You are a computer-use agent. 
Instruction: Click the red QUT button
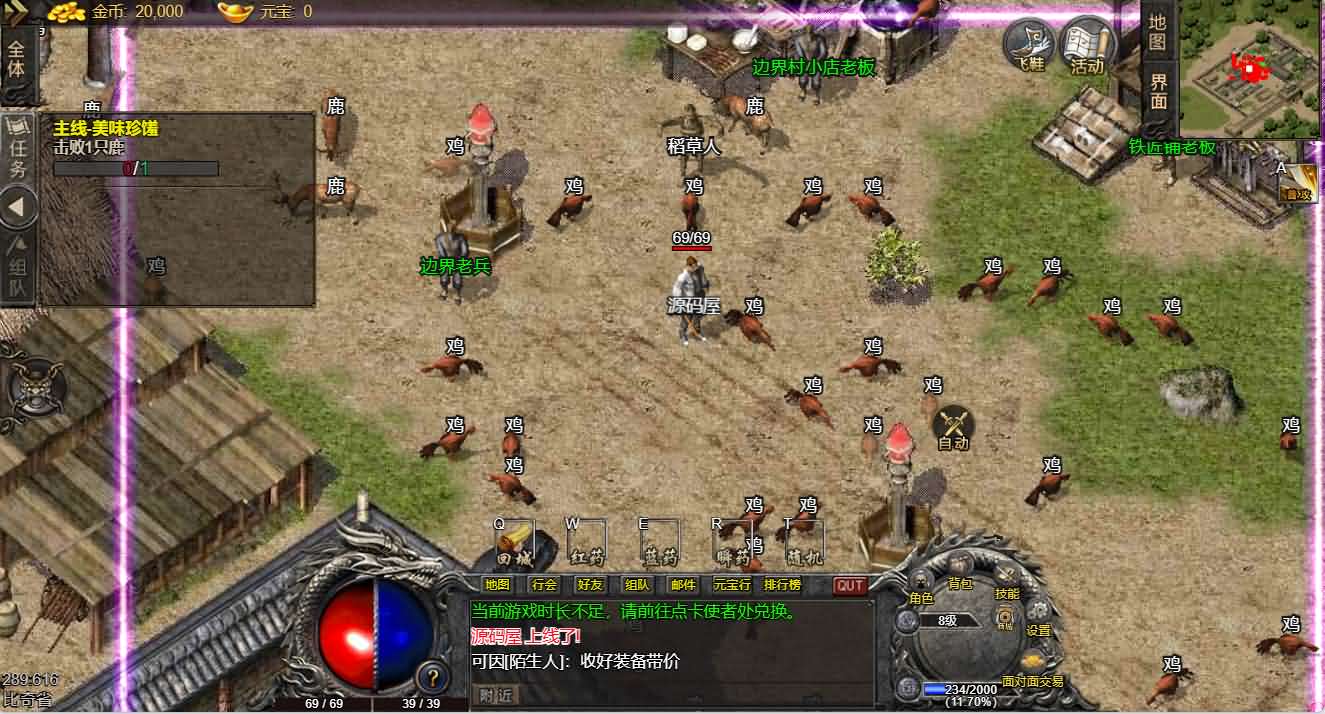850,585
